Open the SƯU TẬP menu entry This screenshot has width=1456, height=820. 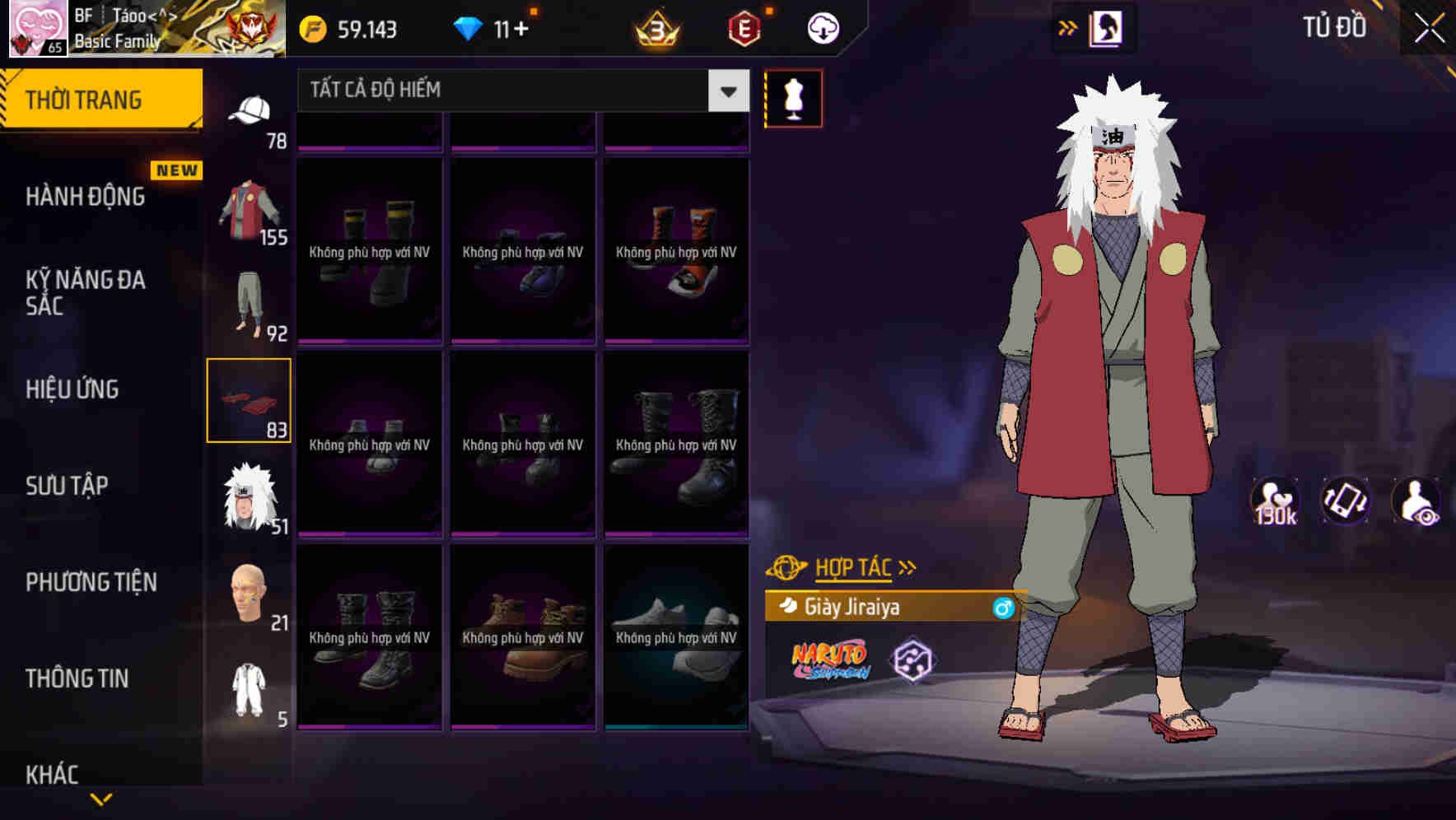point(70,486)
